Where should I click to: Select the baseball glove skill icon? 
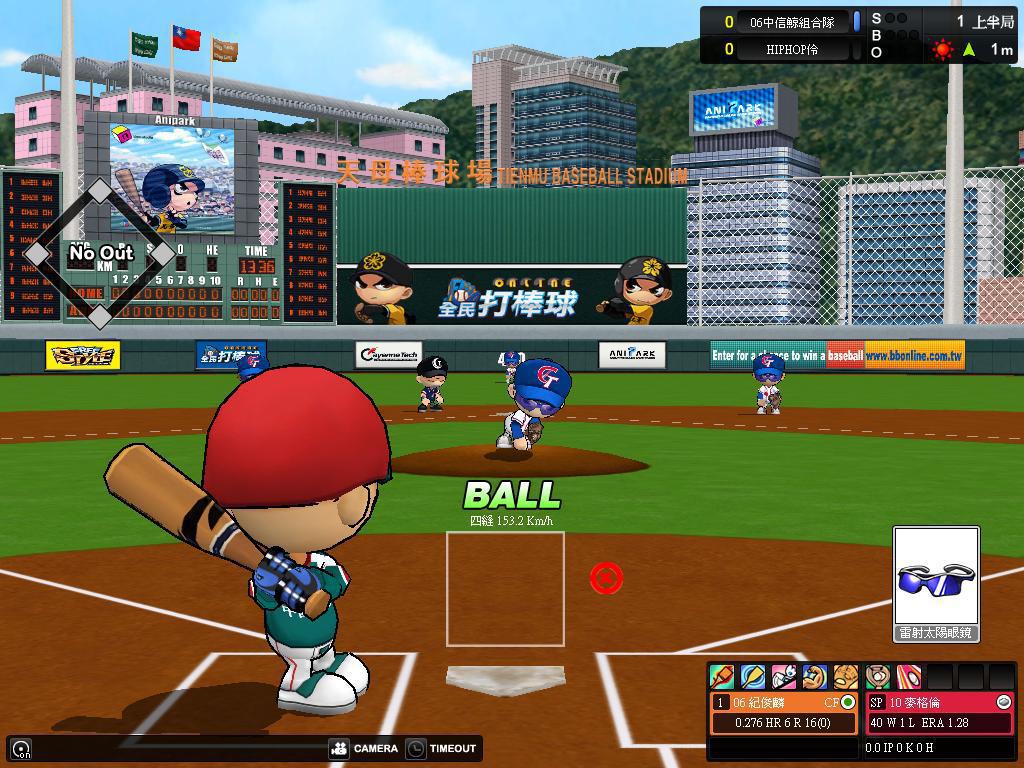[846, 677]
